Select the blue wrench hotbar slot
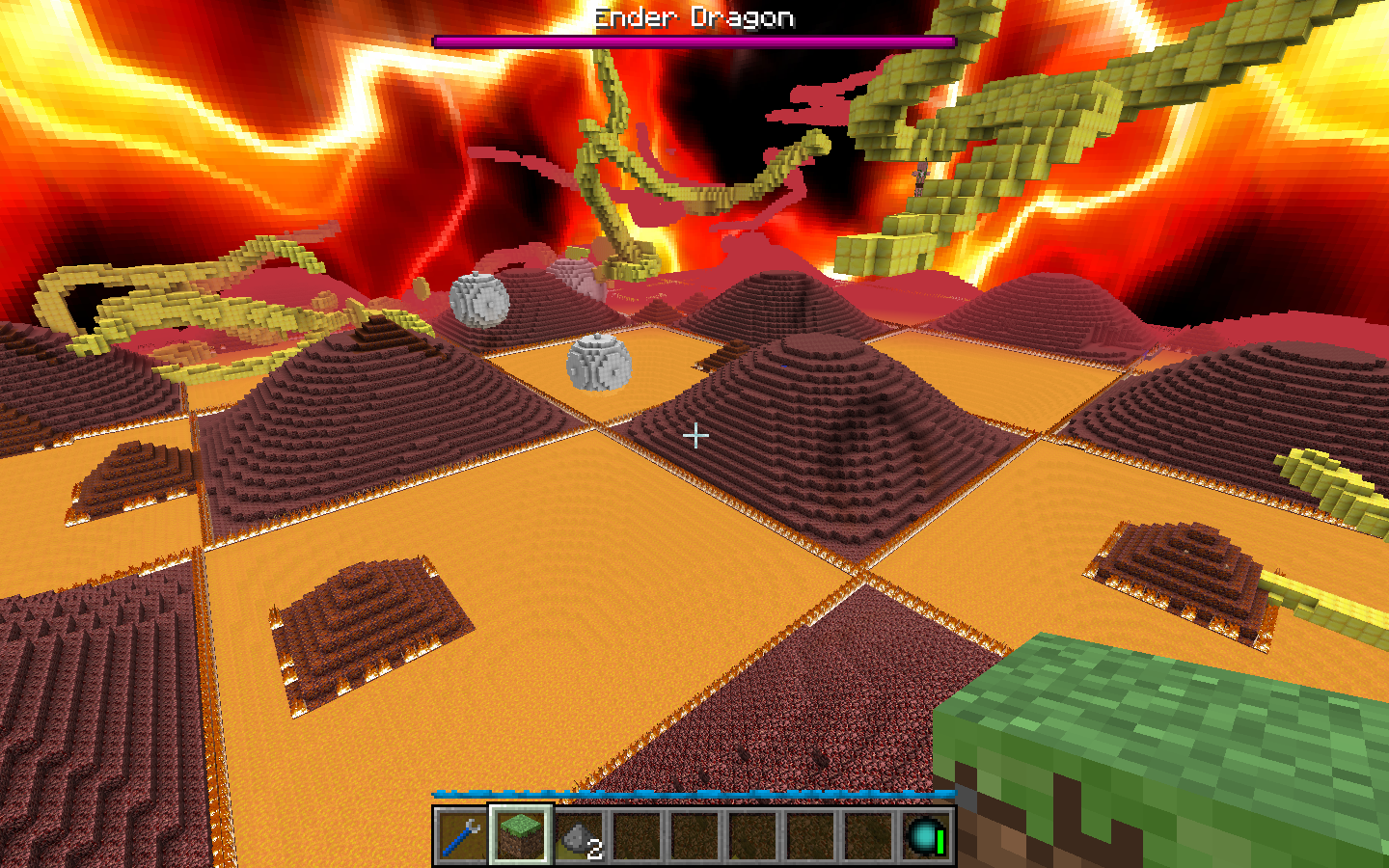Screen dimensions: 1389x868 click(462, 835)
